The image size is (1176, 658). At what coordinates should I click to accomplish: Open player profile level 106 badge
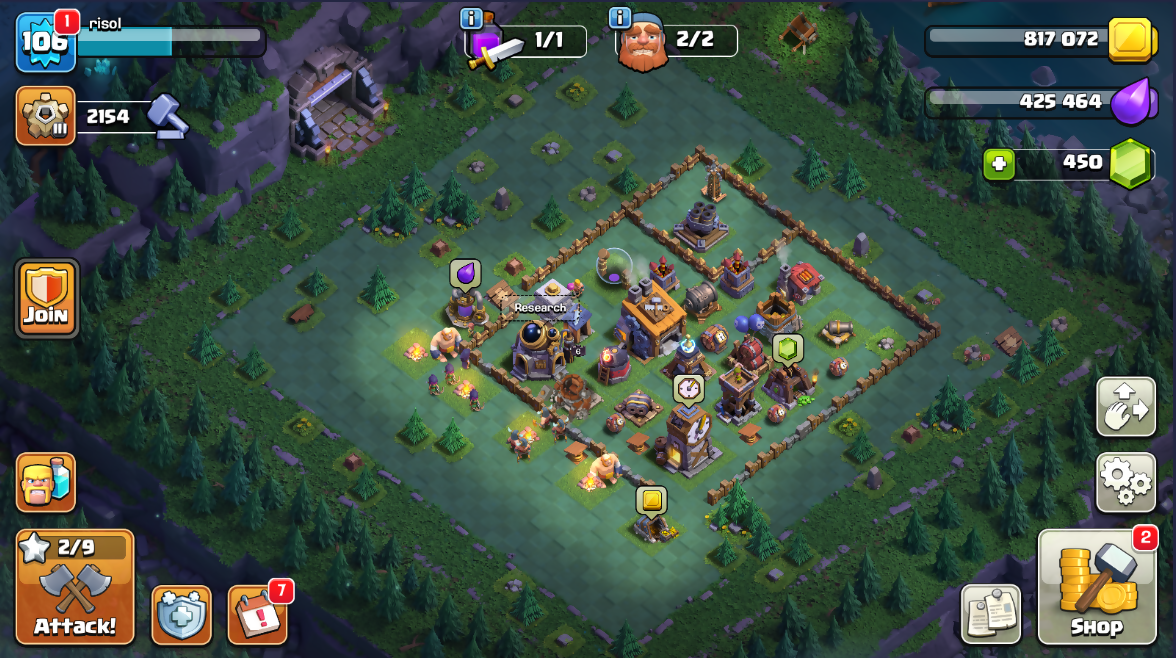pyautogui.click(x=45, y=42)
